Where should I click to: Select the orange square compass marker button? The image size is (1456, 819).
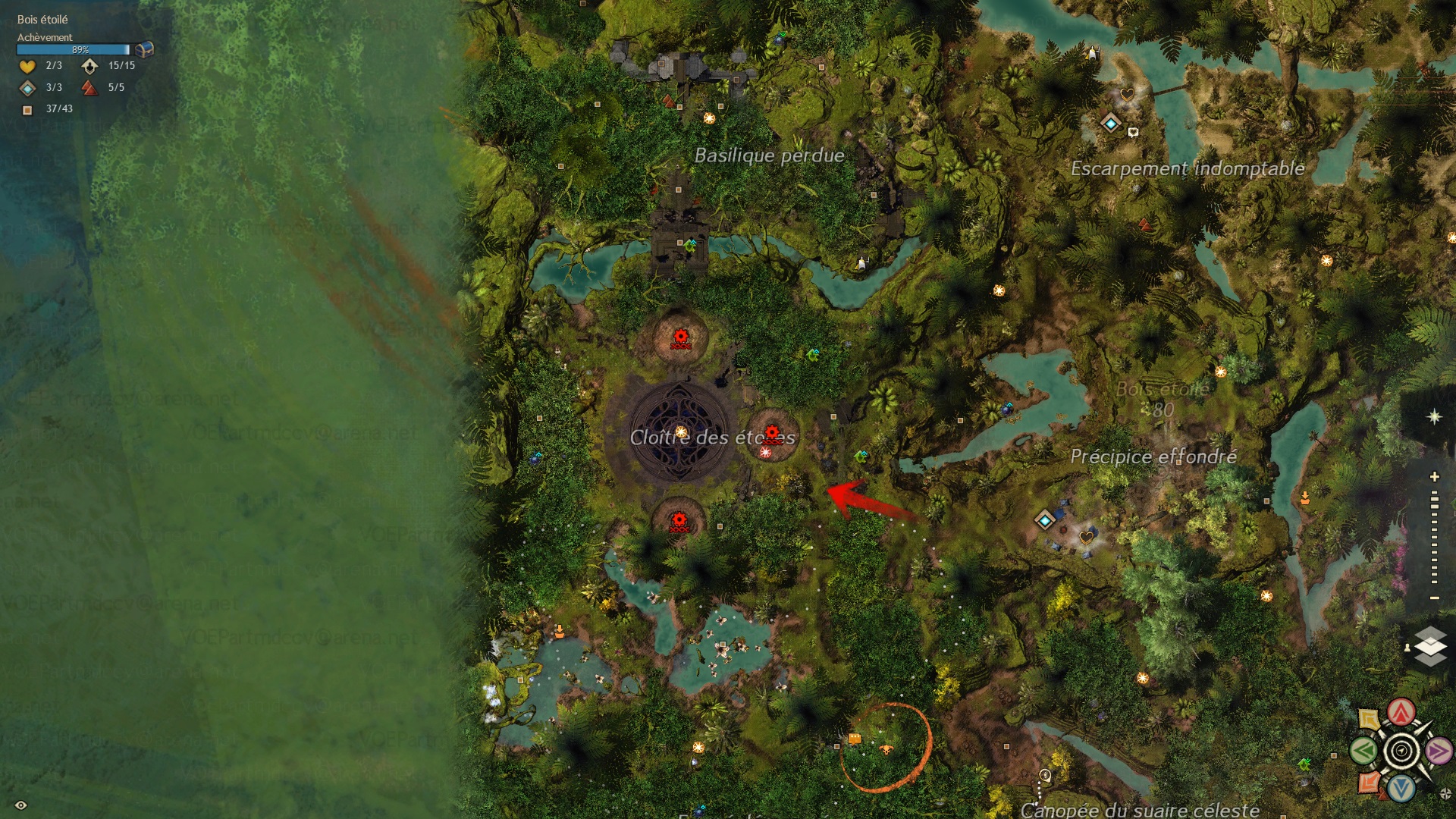pyautogui.click(x=1369, y=782)
